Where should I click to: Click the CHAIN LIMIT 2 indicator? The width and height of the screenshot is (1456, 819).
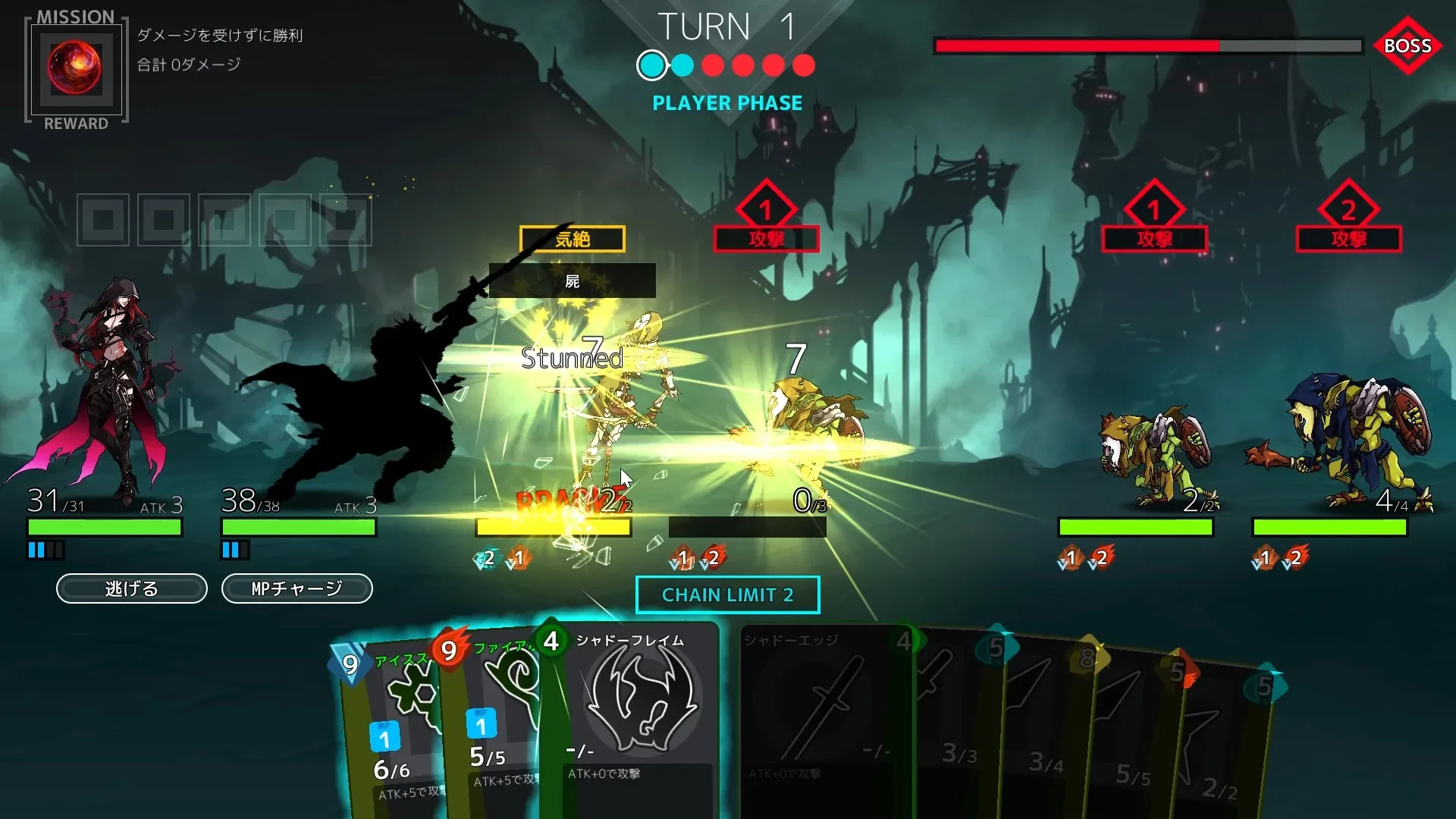pos(727,595)
